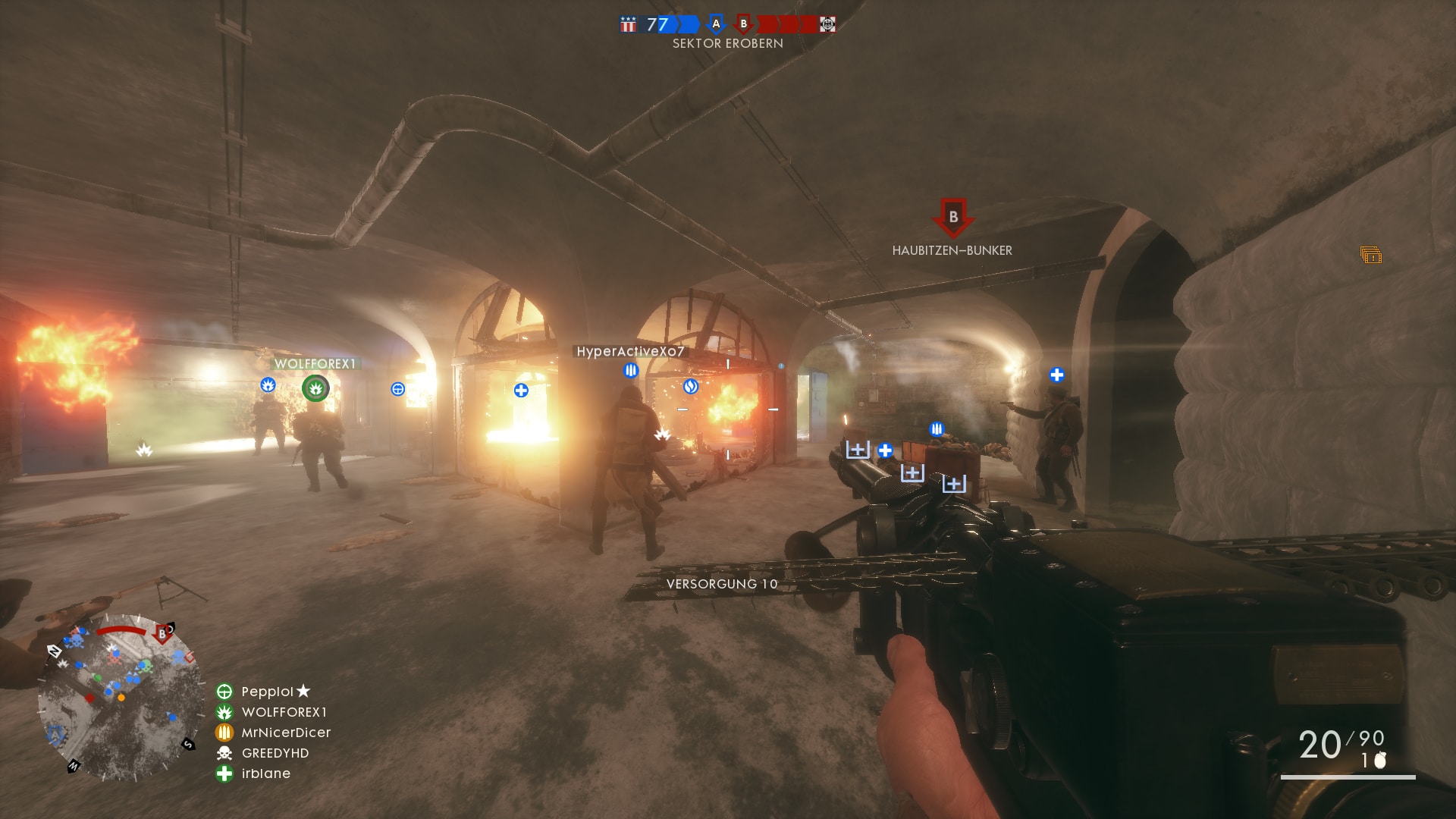Select GREEDYHD in the squad list
1456x819 pixels.
pos(275,753)
